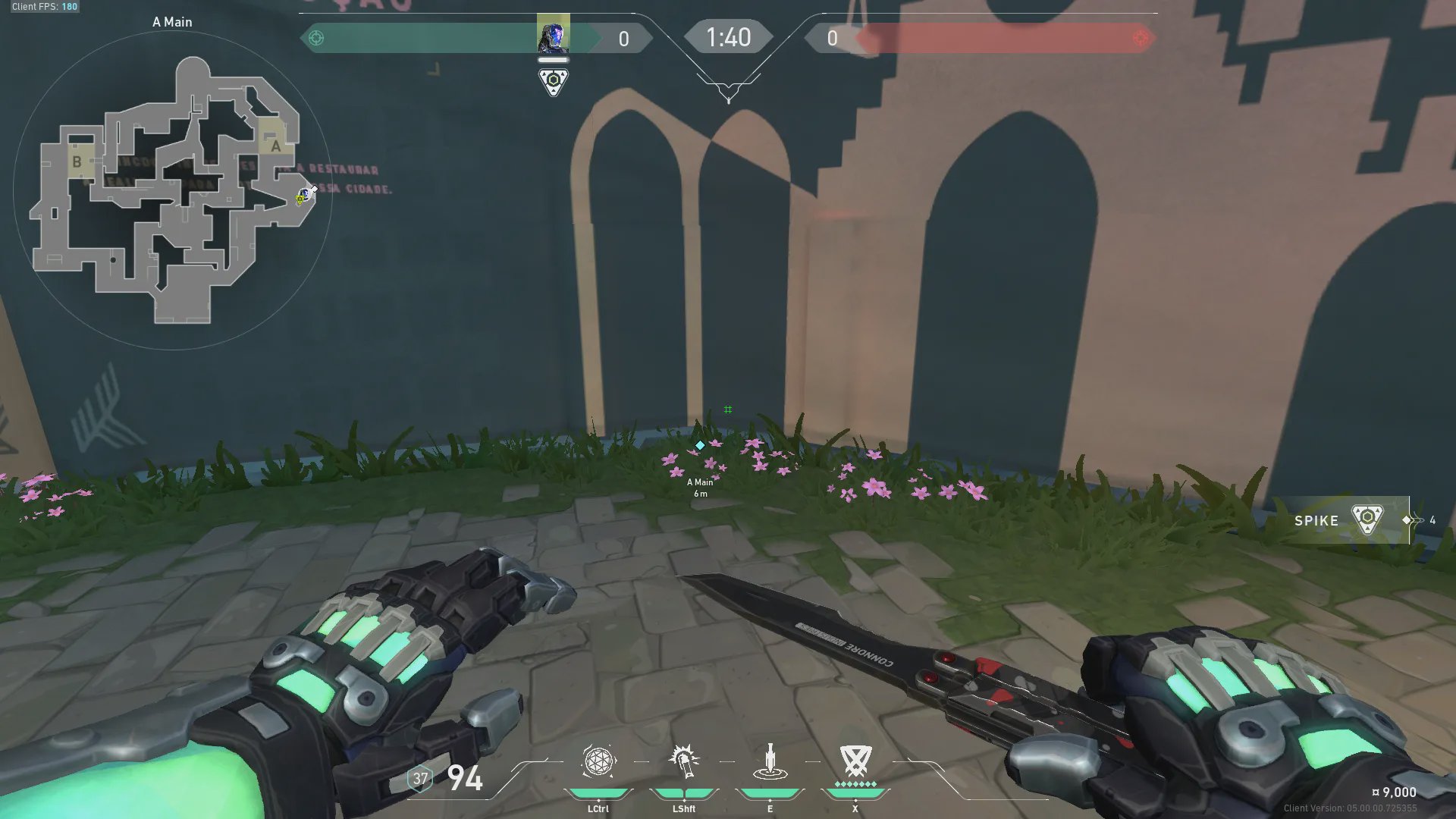Activate the NULL/cmd ultimate icon

click(x=855, y=761)
